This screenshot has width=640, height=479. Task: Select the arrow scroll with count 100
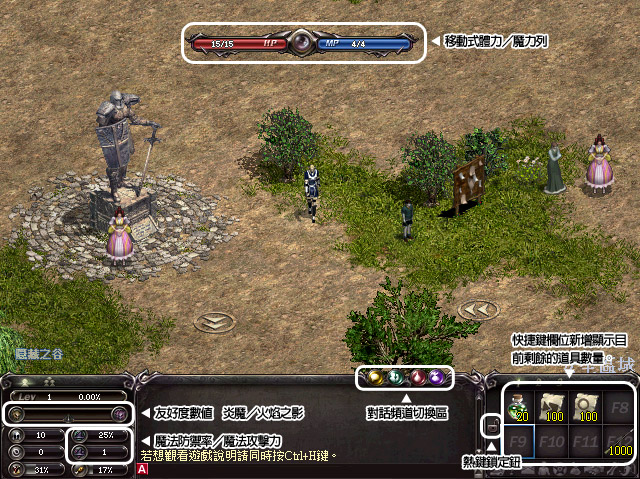[x=551, y=404]
